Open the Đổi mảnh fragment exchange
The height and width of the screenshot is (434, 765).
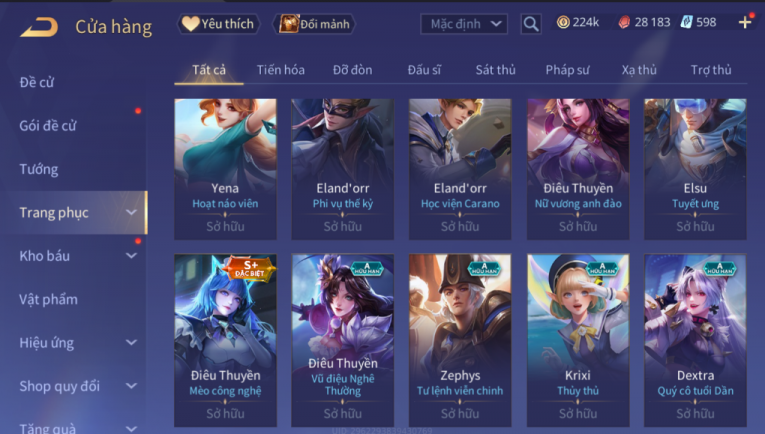pos(314,23)
